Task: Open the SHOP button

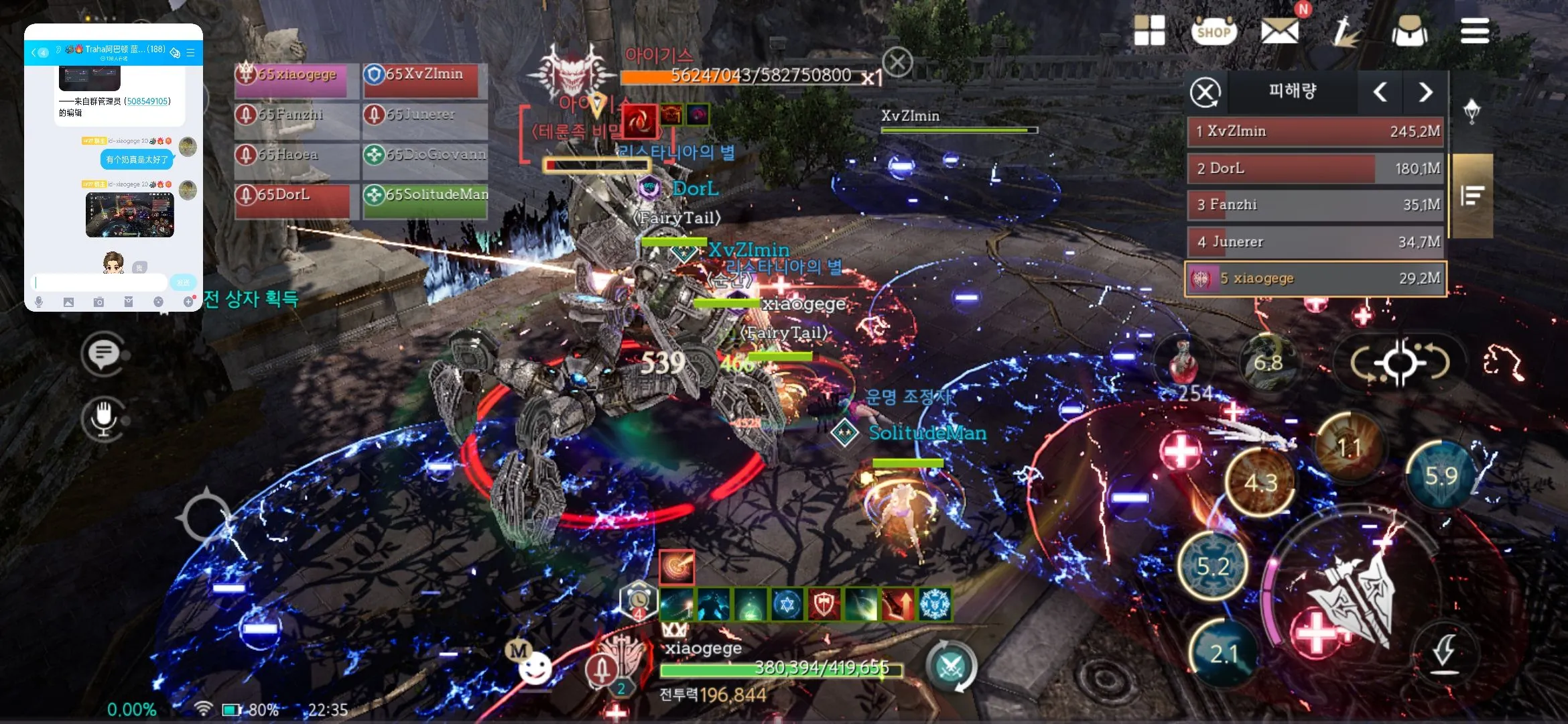Action: 1214,31
